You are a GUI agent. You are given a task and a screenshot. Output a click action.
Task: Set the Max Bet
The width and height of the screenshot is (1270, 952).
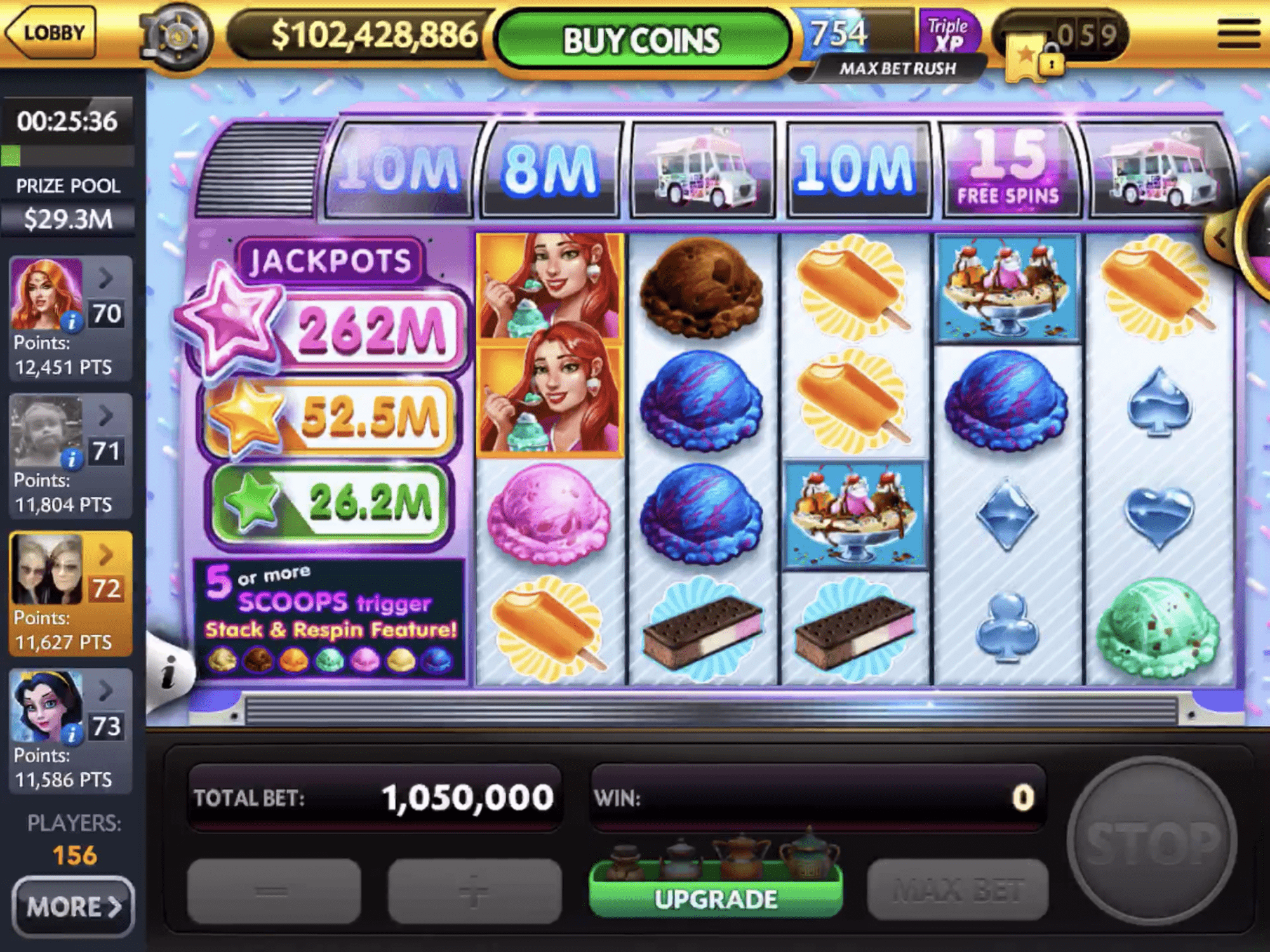click(x=957, y=890)
